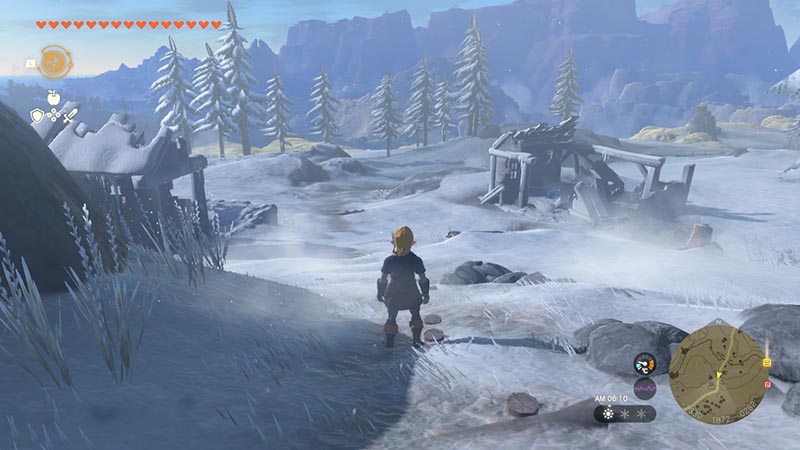Open the circular minimap

pos(718,373)
